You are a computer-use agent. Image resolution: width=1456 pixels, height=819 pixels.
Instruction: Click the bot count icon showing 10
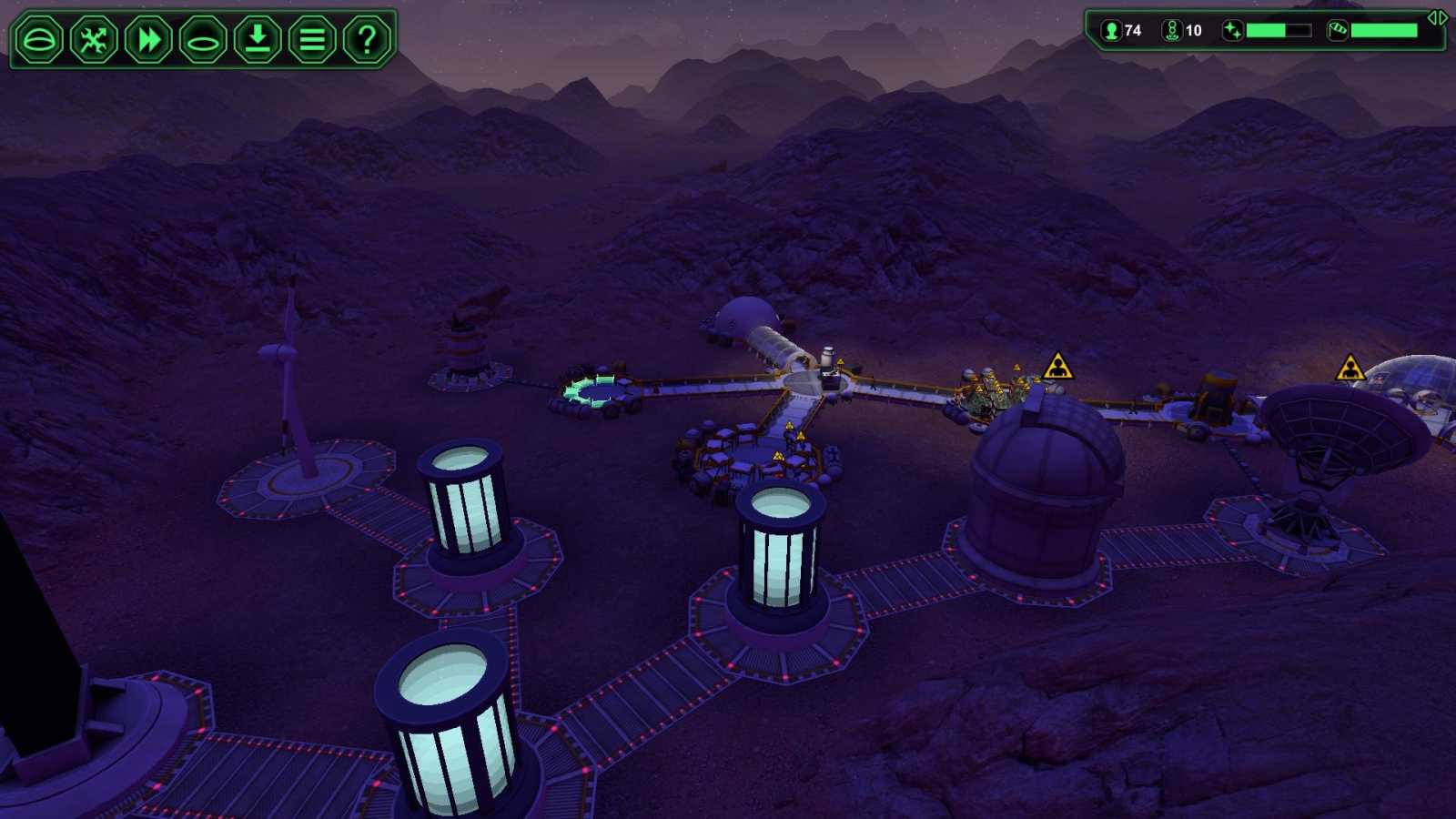1172,30
